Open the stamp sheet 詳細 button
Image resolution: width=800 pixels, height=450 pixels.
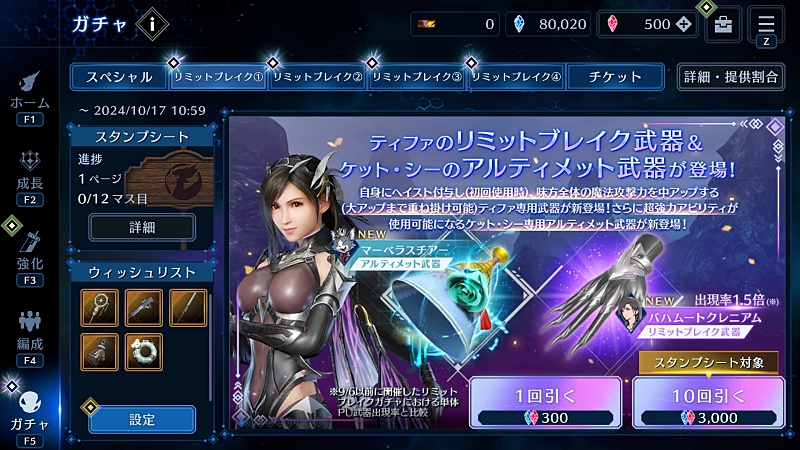(x=142, y=227)
